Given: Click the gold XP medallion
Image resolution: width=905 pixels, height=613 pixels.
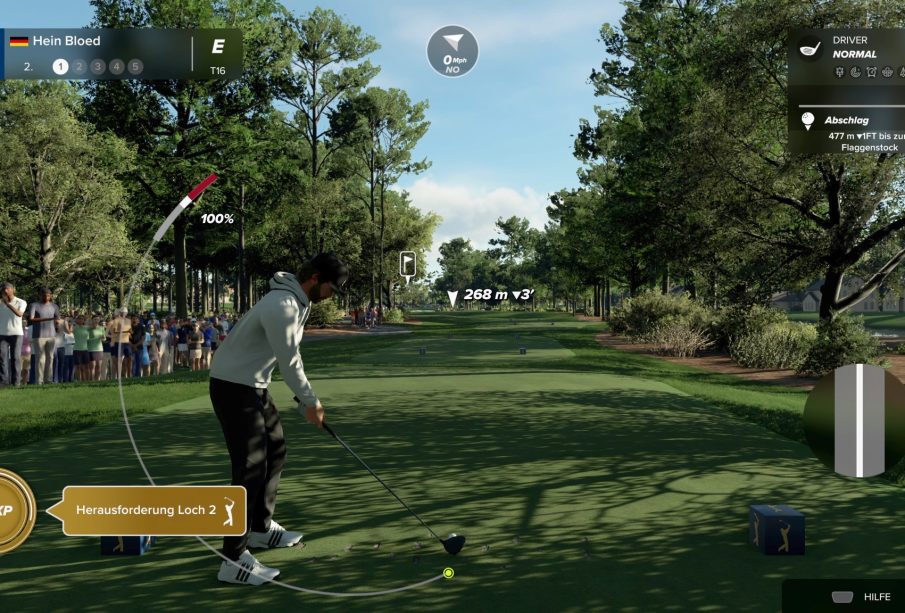Looking at the screenshot, I should (x=12, y=510).
